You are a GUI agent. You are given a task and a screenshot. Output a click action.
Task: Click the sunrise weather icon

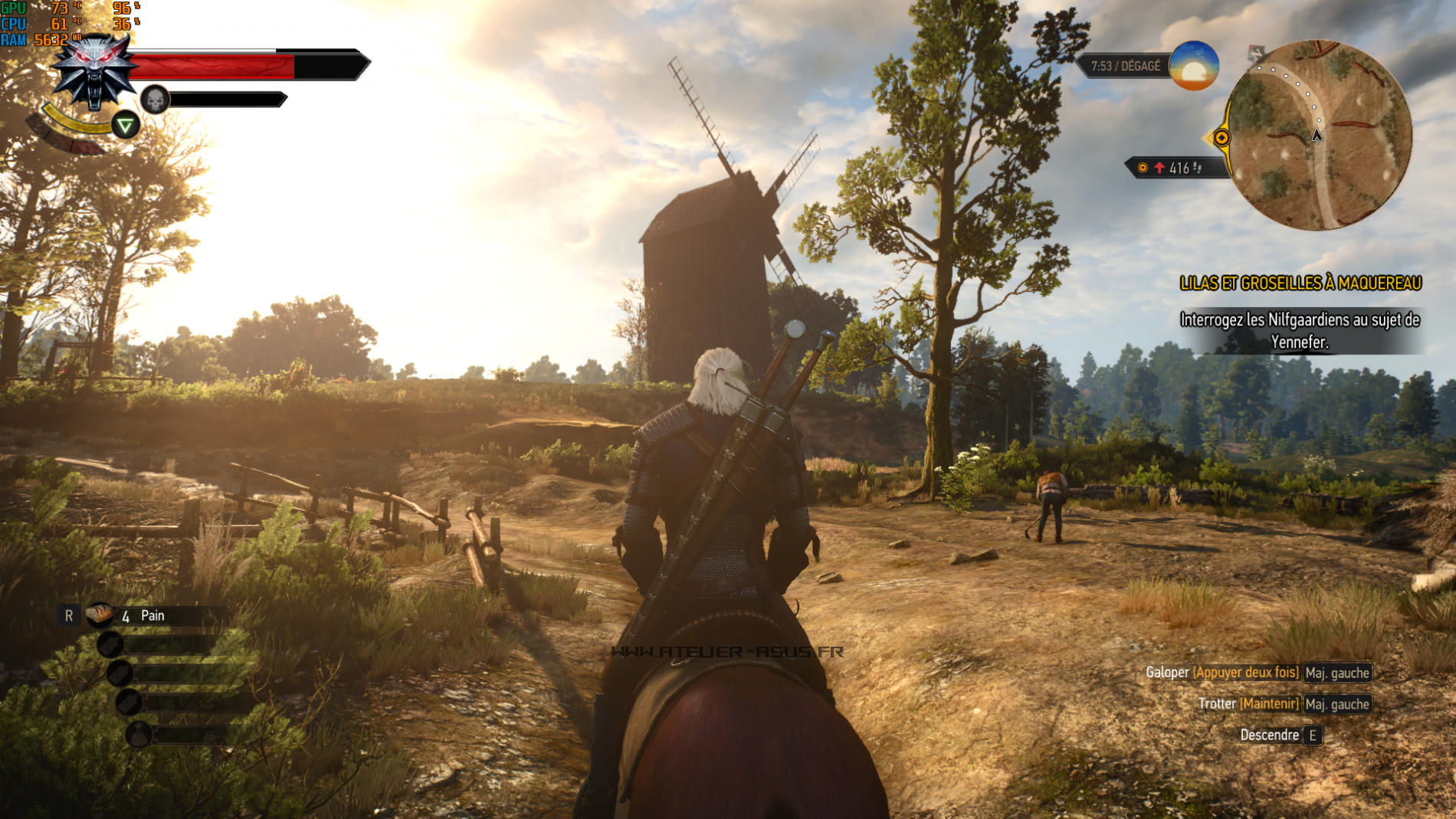coord(1193,66)
